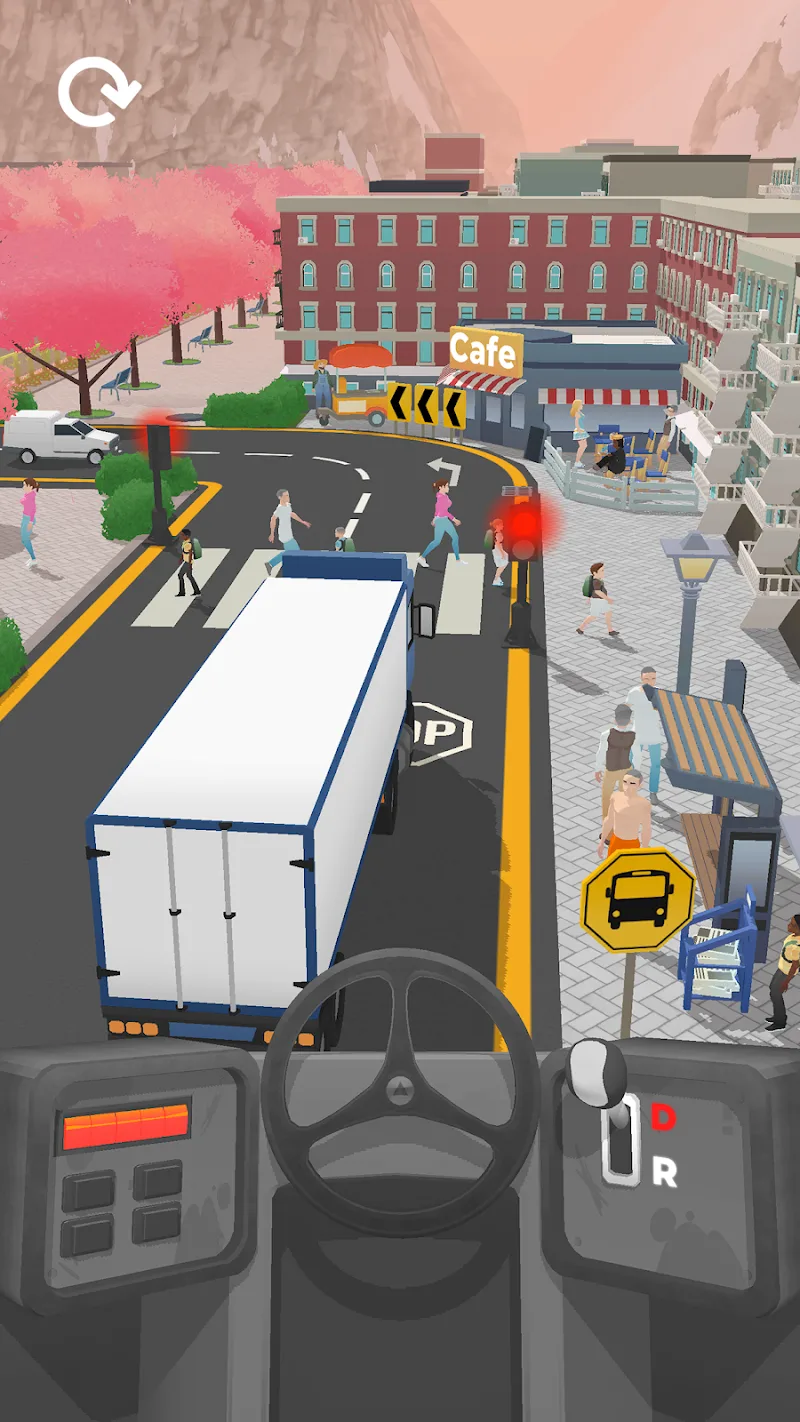This screenshot has width=800, height=1422.
Task: Shift gear lever to D (drive)
Action: pos(662,1116)
